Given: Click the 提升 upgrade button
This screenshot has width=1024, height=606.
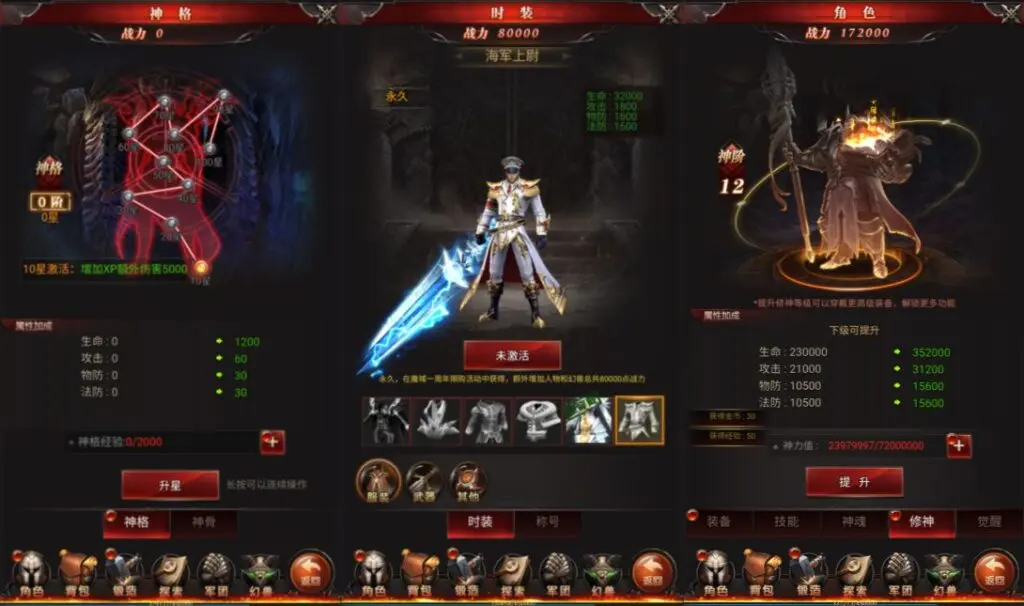Looking at the screenshot, I should (x=854, y=482).
